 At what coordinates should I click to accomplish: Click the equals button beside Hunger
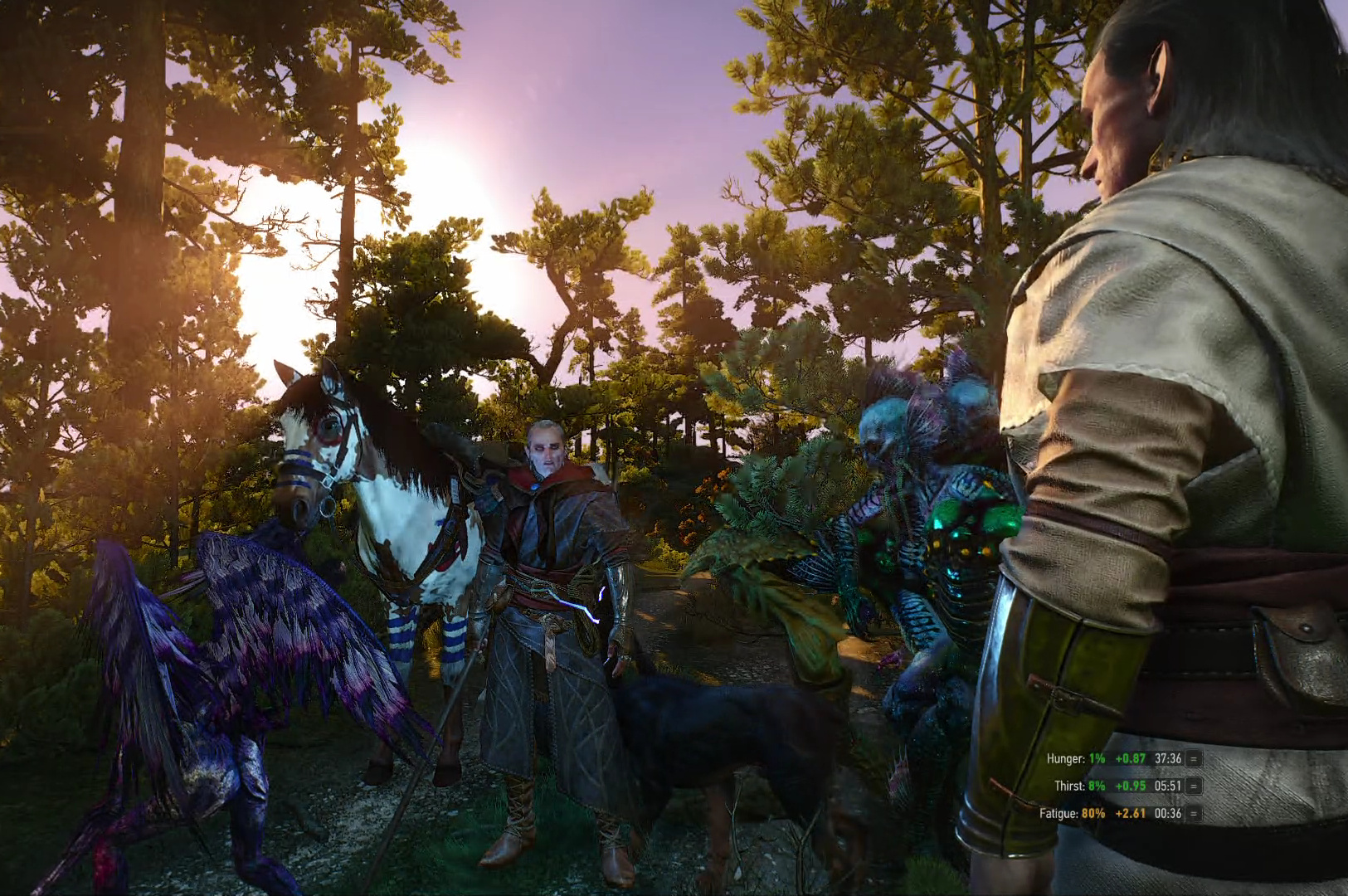click(x=1195, y=758)
